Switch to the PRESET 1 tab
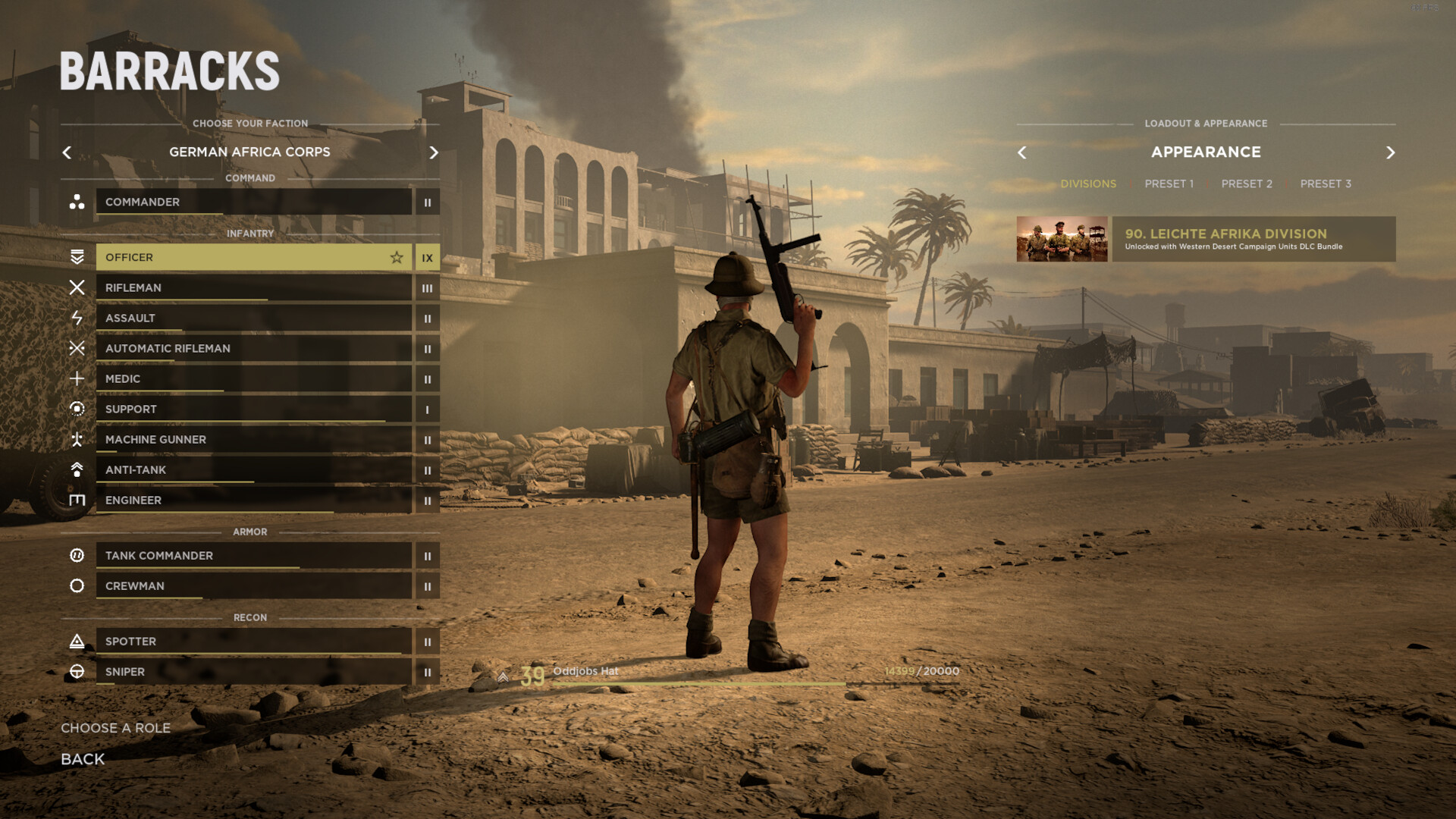This screenshot has height=819, width=1456. point(1169,184)
